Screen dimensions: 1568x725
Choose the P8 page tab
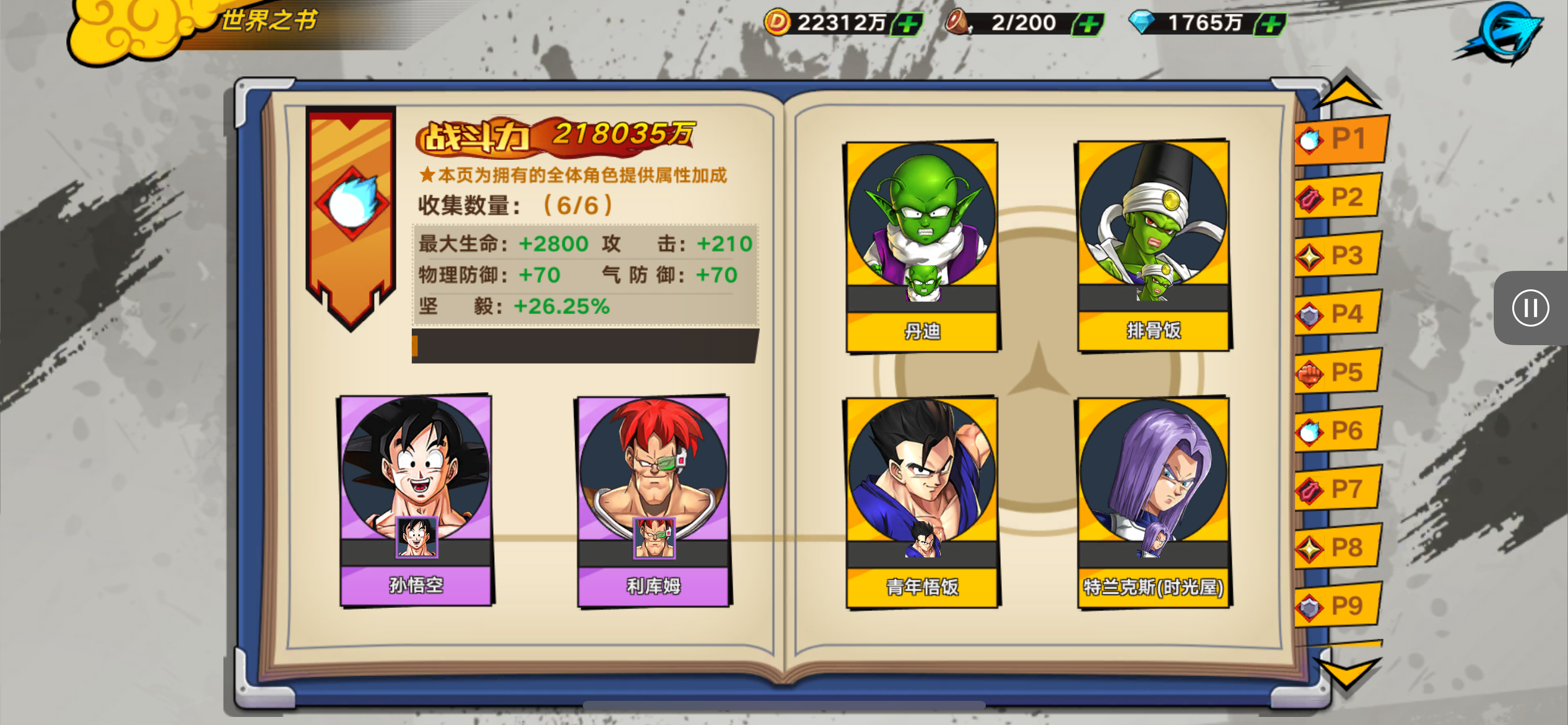click(x=1339, y=547)
